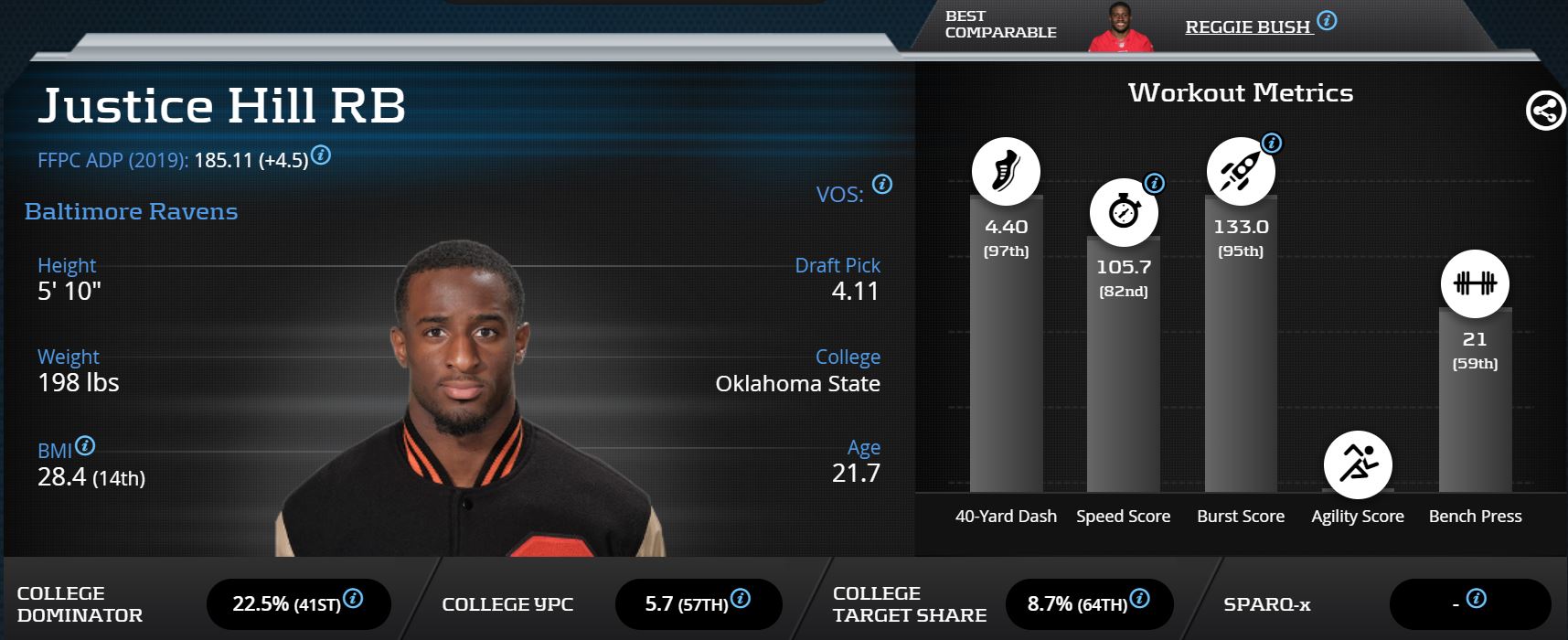Open Reggie Bush's player thumbnail
1568x640 pixels.
pos(1120,27)
